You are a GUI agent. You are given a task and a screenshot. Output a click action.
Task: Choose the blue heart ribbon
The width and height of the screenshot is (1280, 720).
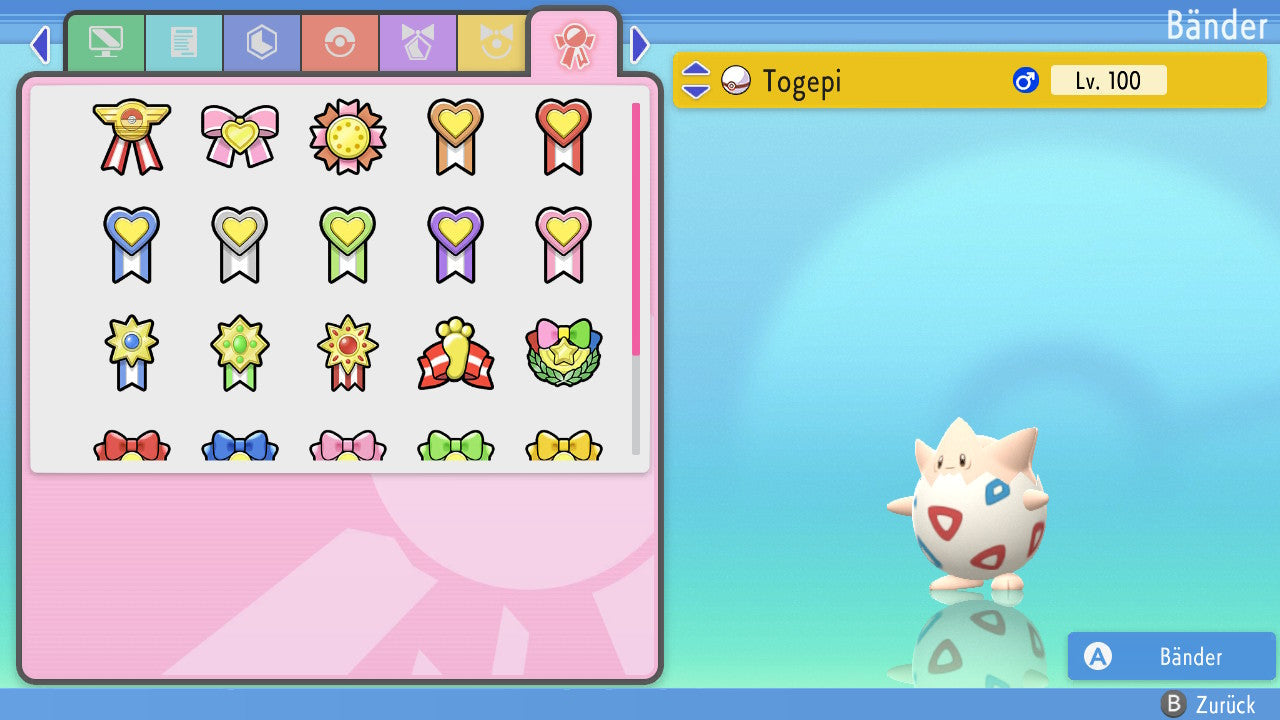click(x=132, y=244)
